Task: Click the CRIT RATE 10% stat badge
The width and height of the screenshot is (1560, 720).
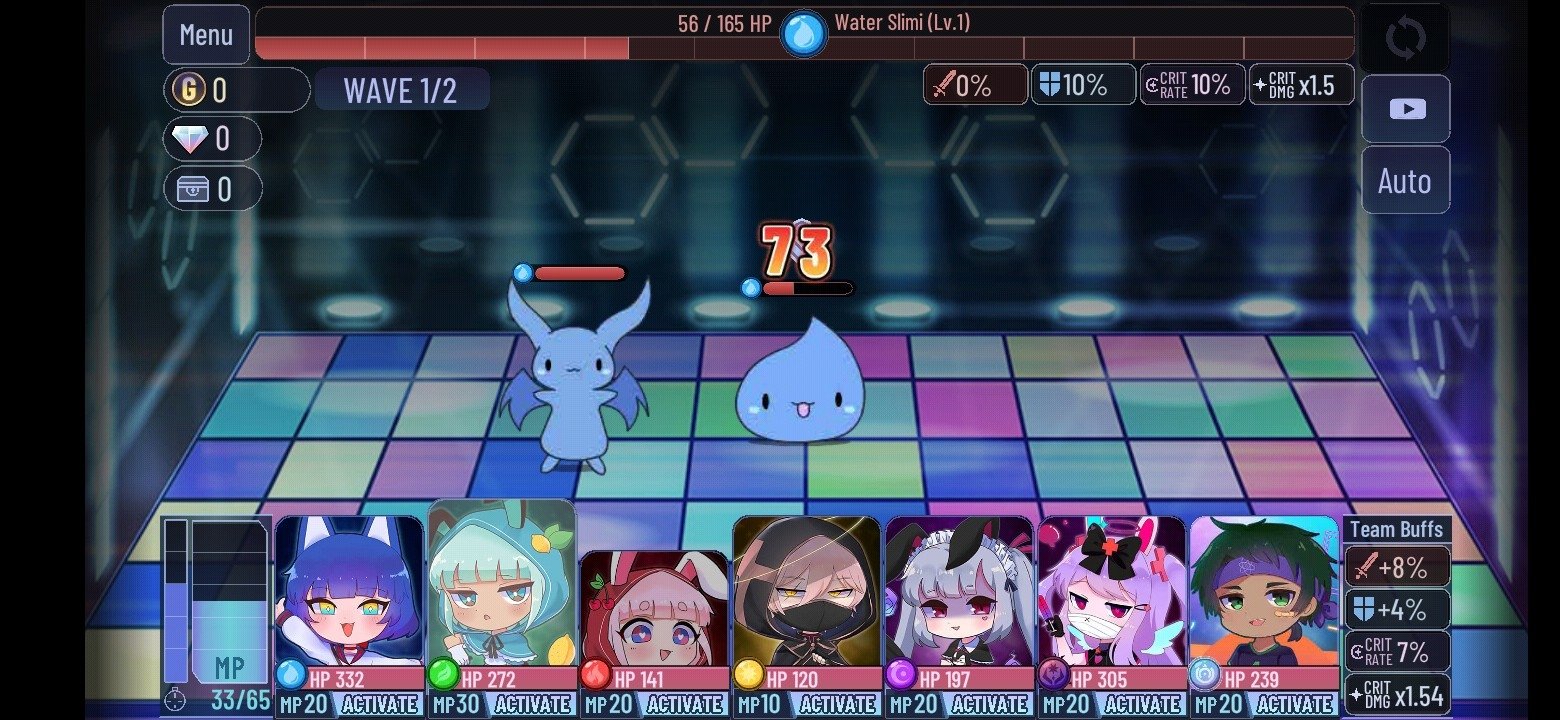Action: coord(1191,84)
